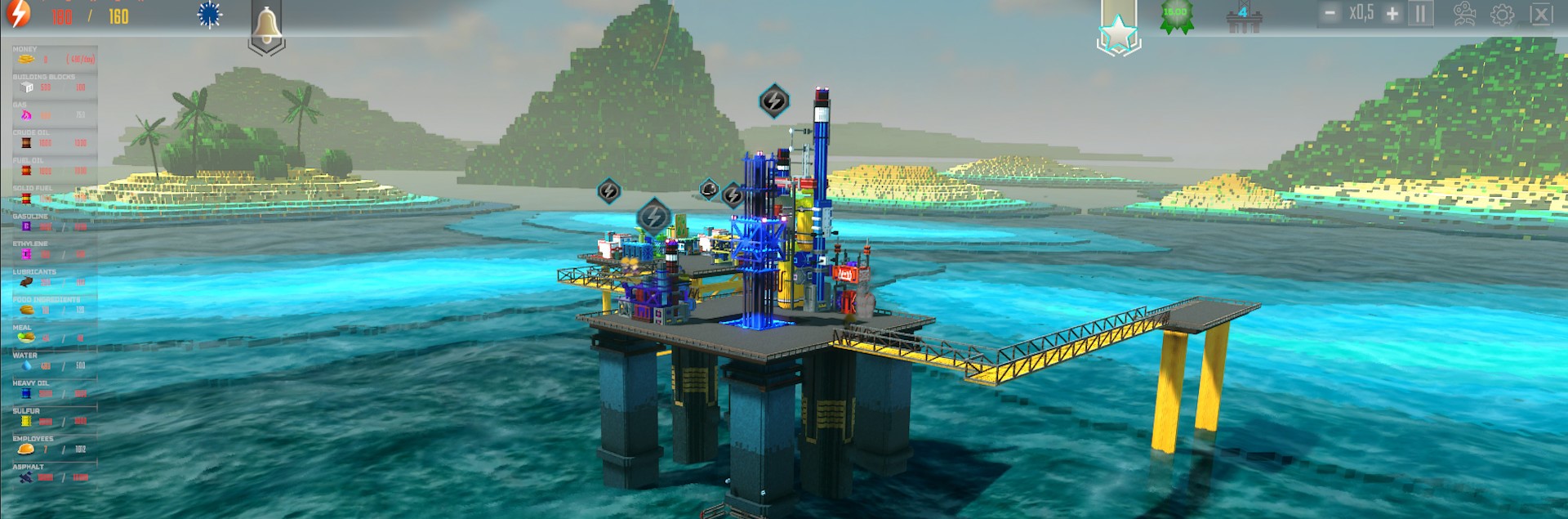
Task: Toggle the camera mode icon
Action: point(1464,14)
